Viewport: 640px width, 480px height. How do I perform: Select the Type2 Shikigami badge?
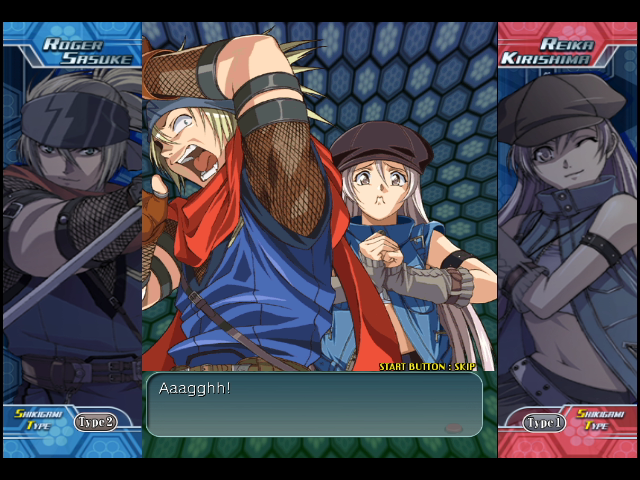pyautogui.click(x=95, y=422)
